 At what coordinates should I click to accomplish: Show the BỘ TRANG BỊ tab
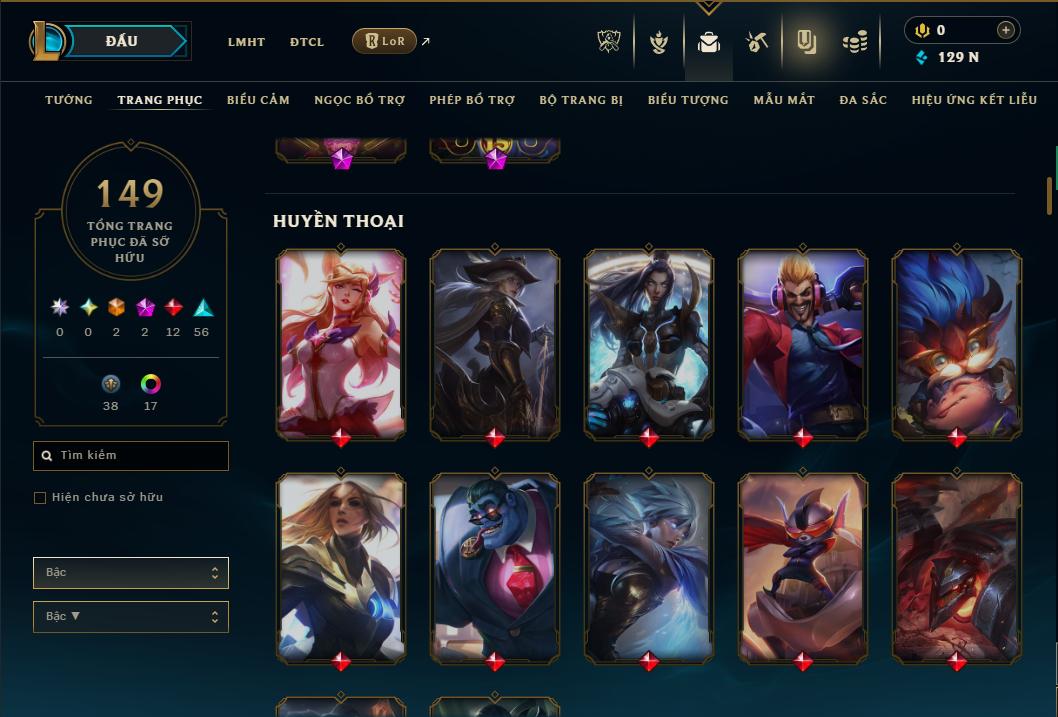(x=581, y=100)
